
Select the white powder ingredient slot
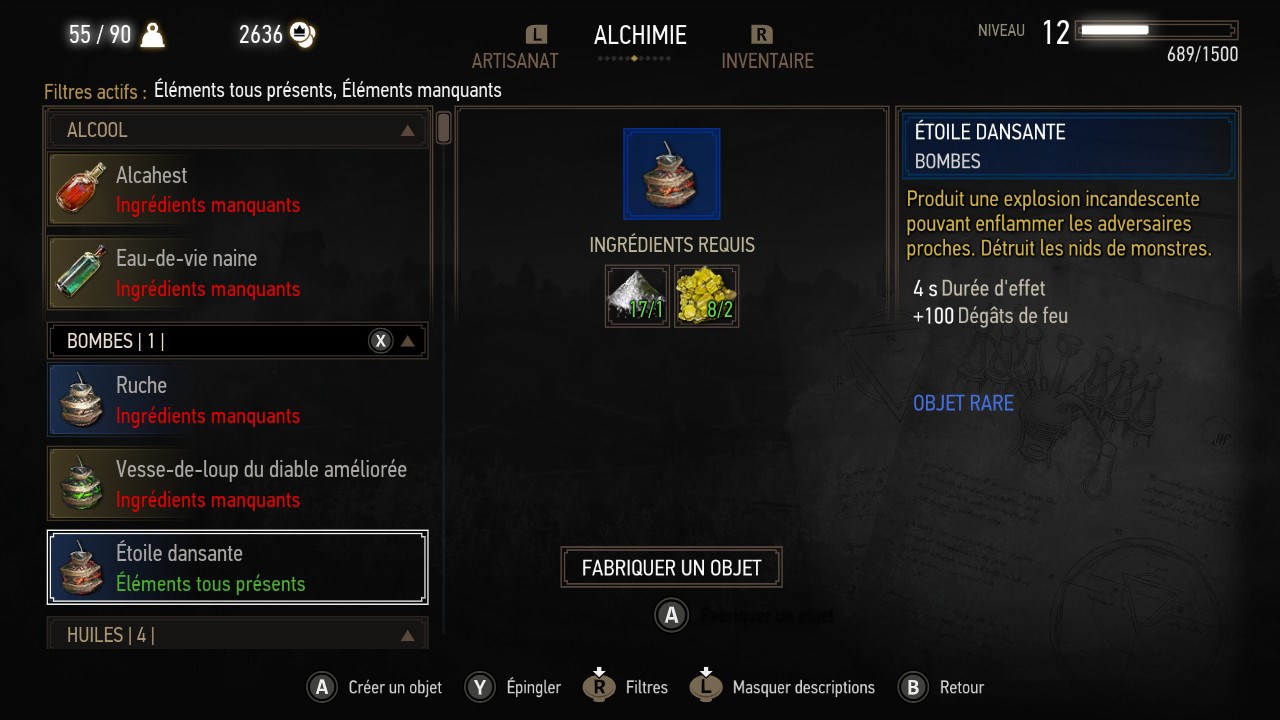pos(637,296)
